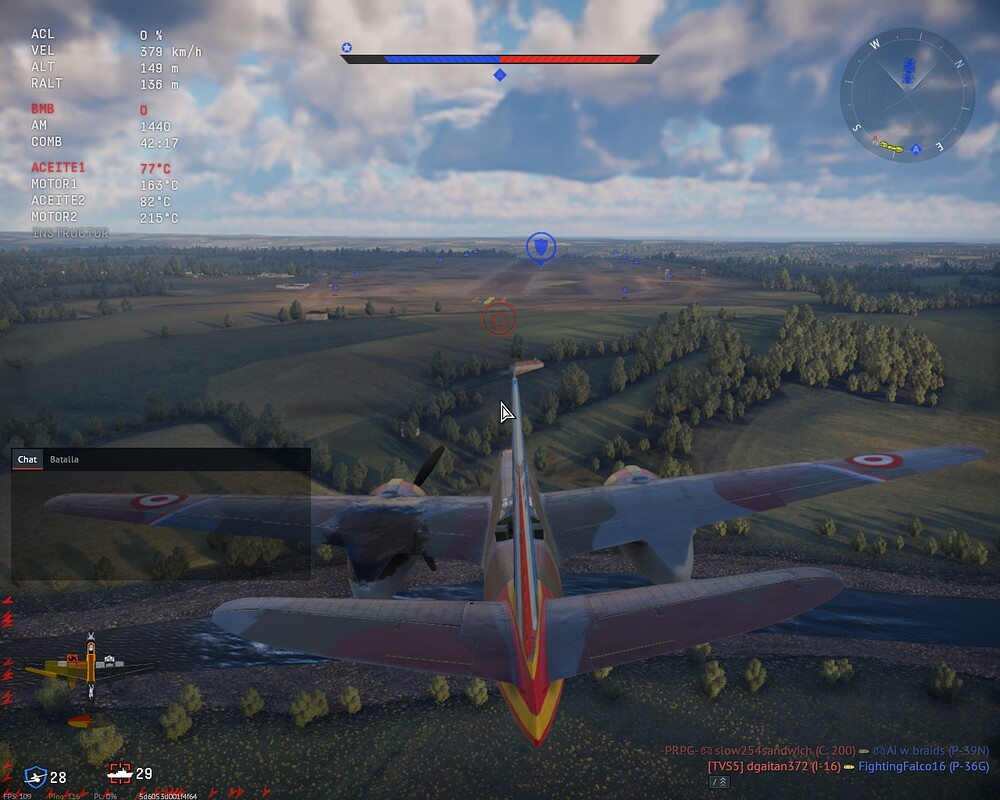
Task: Select the red enemy target circle
Action: (x=499, y=319)
